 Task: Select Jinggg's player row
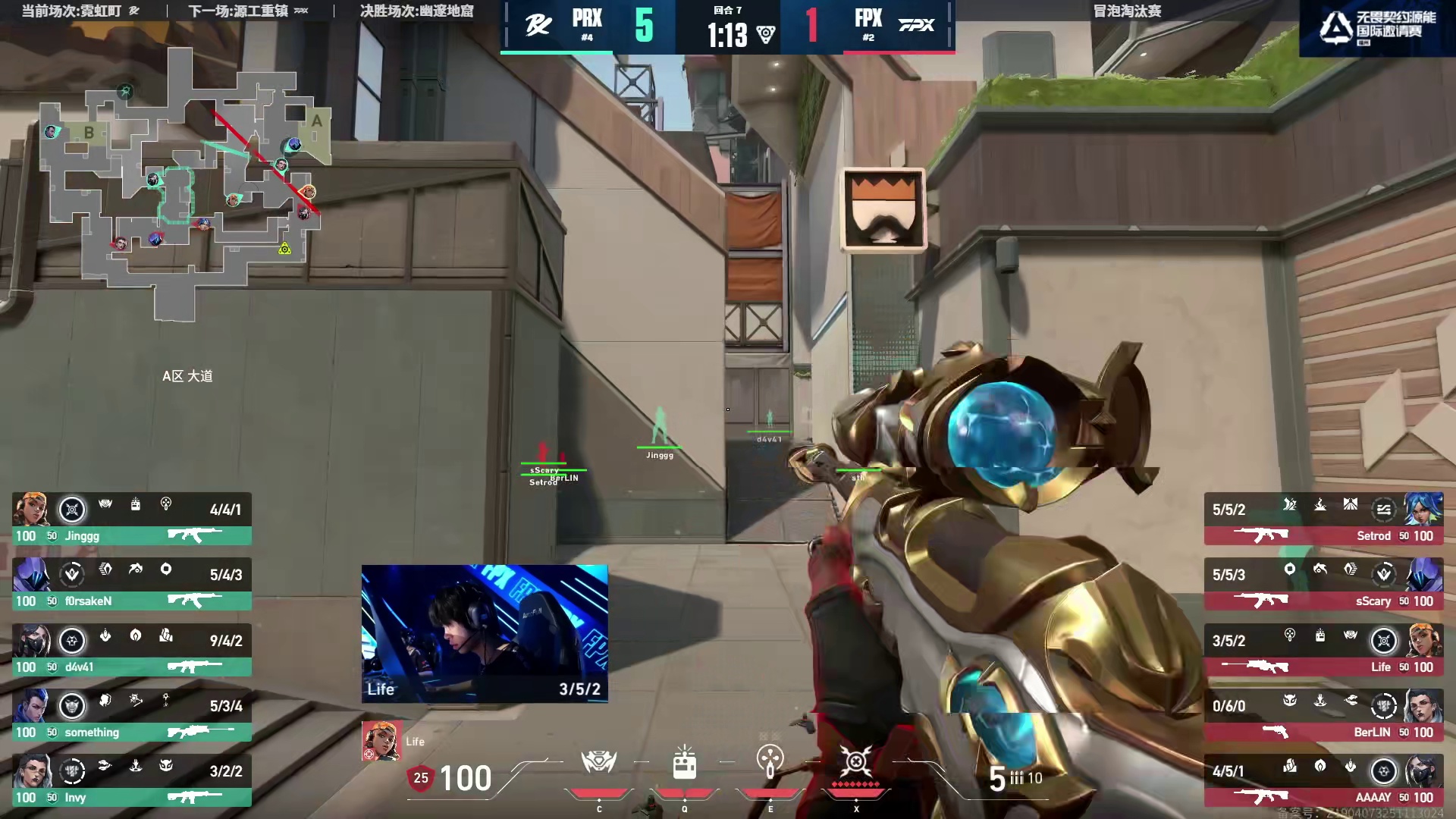coord(131,519)
